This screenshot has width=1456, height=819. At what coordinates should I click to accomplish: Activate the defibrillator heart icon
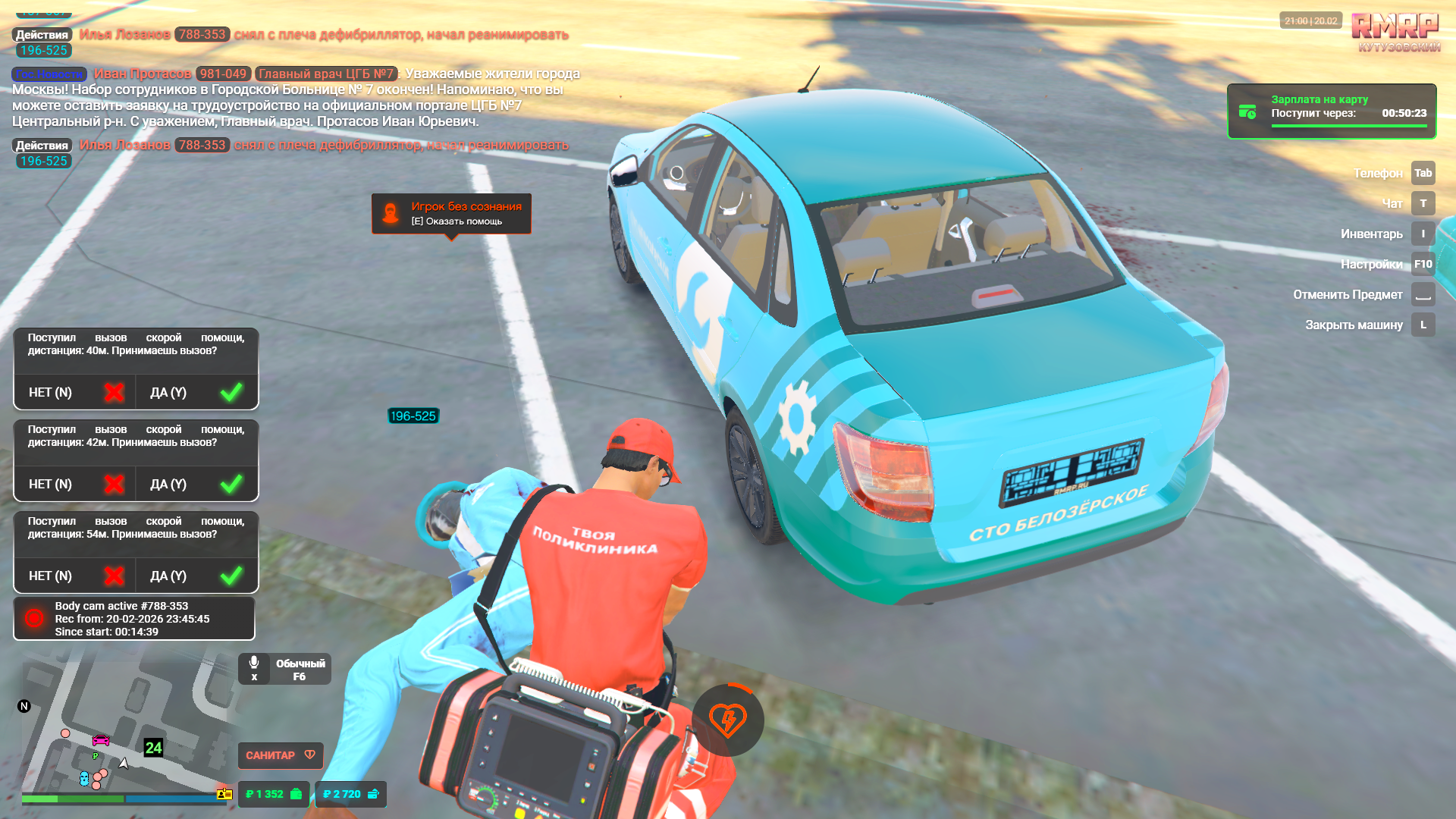click(727, 720)
